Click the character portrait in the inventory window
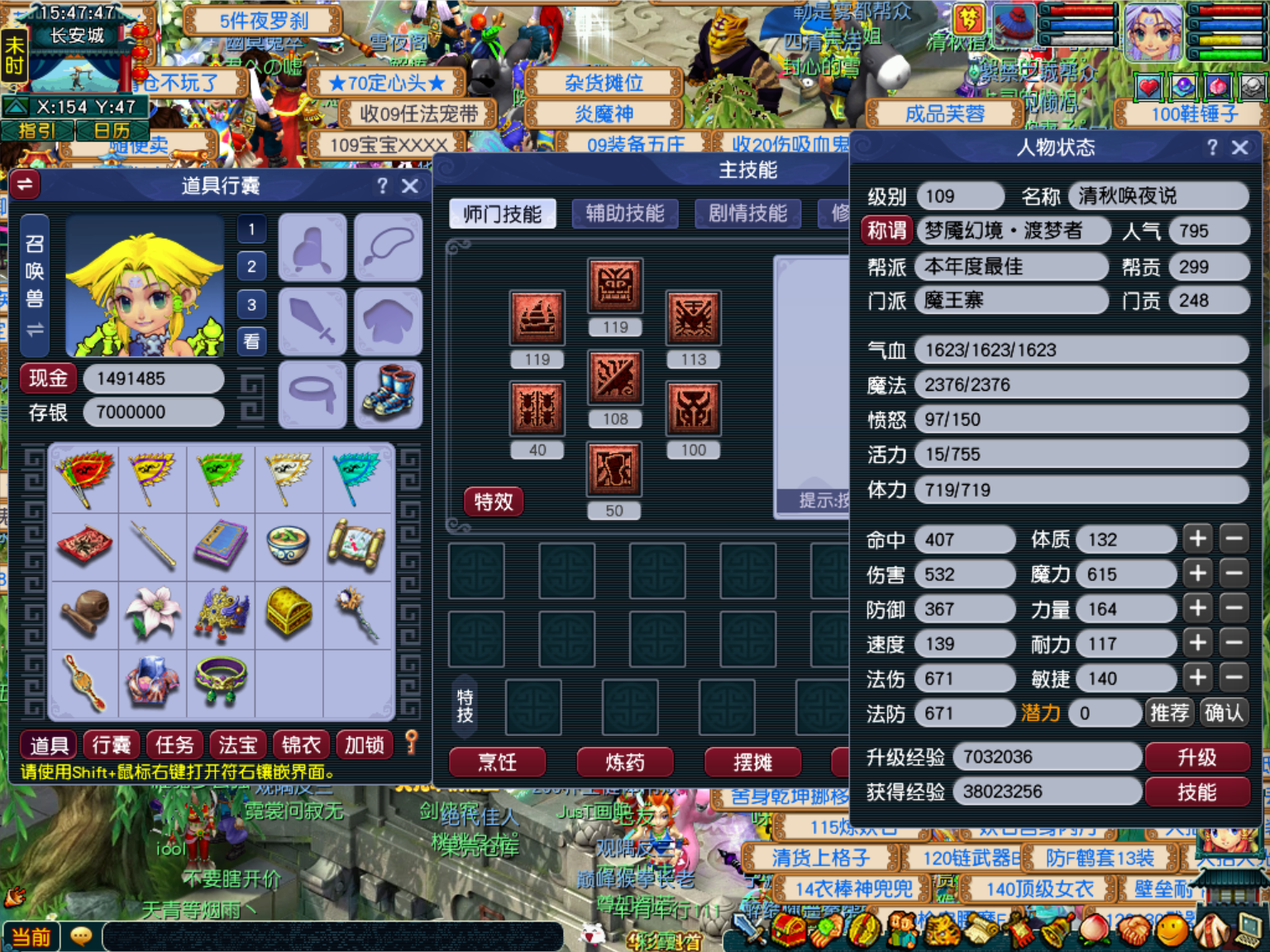This screenshot has width=1270, height=952. coord(145,285)
